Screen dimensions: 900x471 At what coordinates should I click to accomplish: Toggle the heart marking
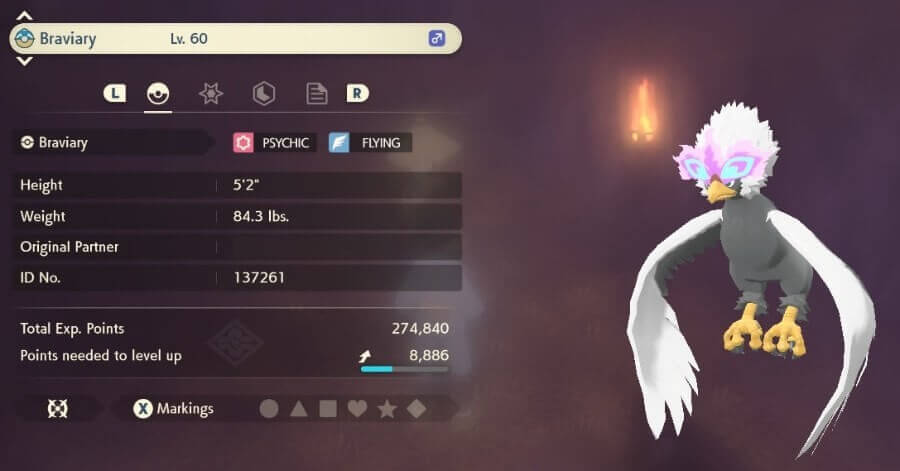coord(357,408)
